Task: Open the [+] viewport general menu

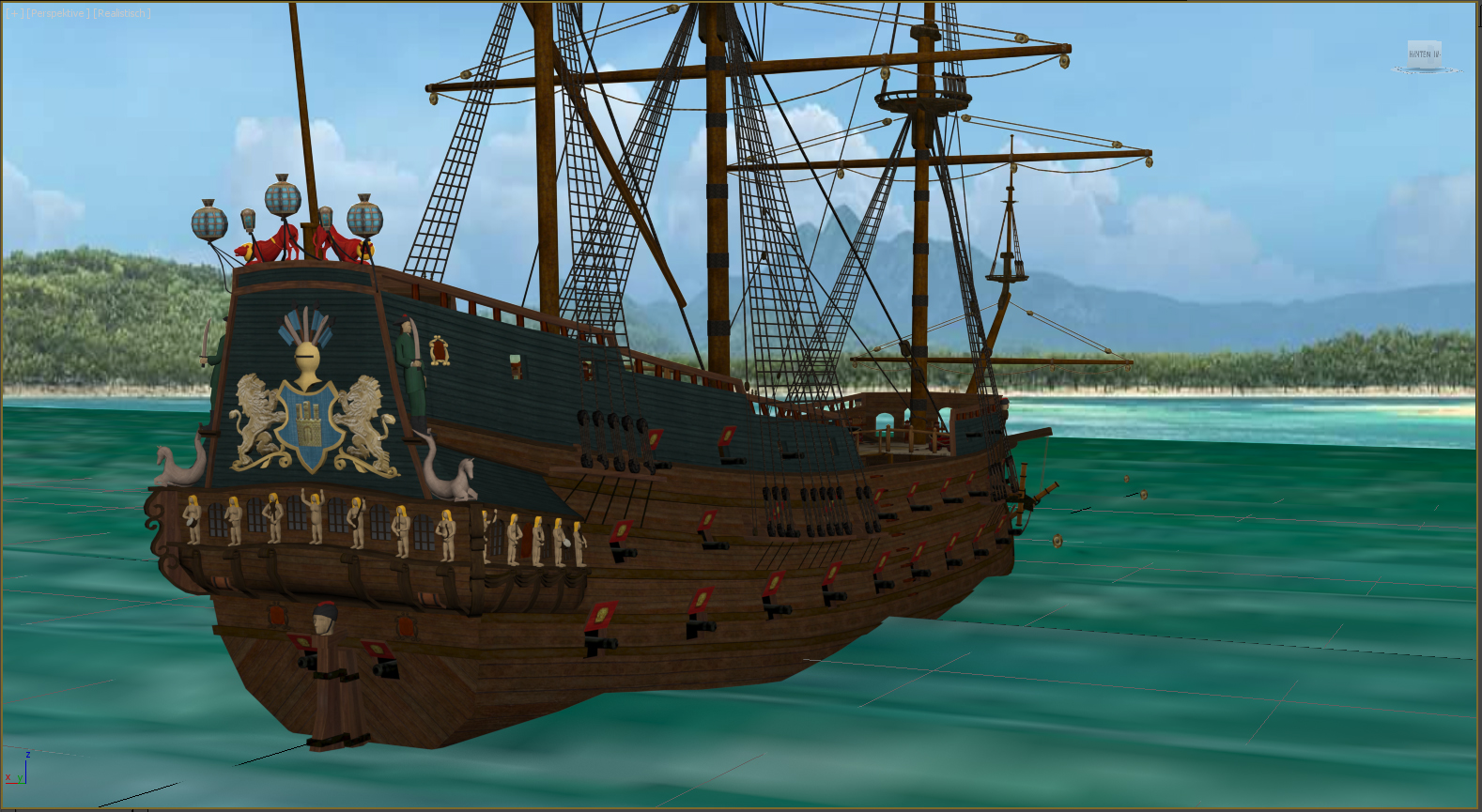Action: 14,13
